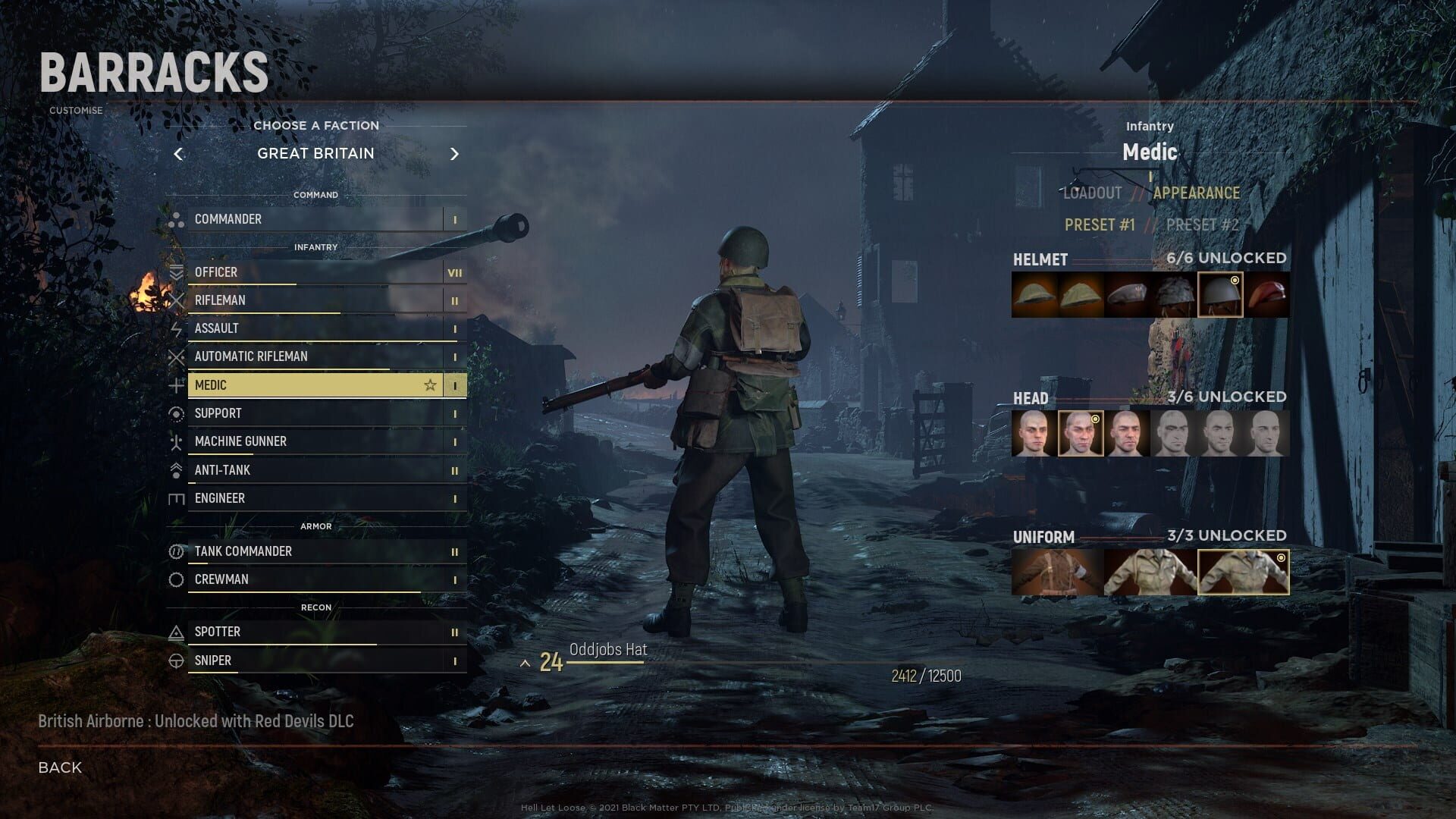Click the right arrow next to Great Britain
The height and width of the screenshot is (819, 1456).
455,154
